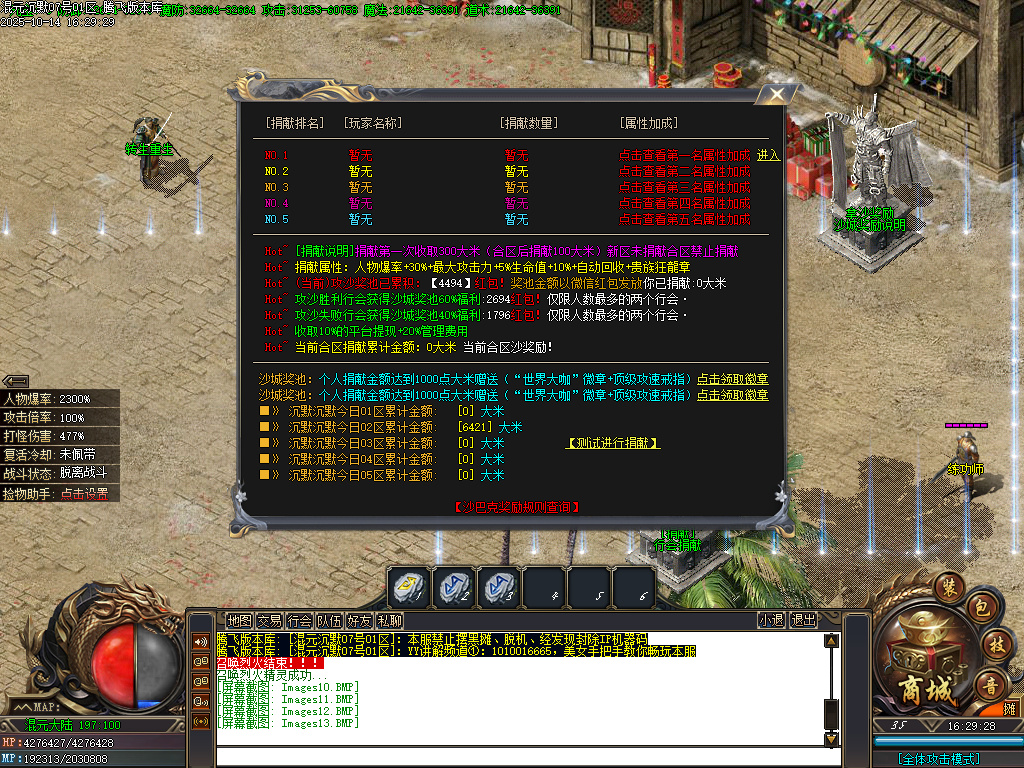Viewport: 1024px width, 768px height.
Task: Select hotbar skill slot 1
Action: tap(410, 587)
